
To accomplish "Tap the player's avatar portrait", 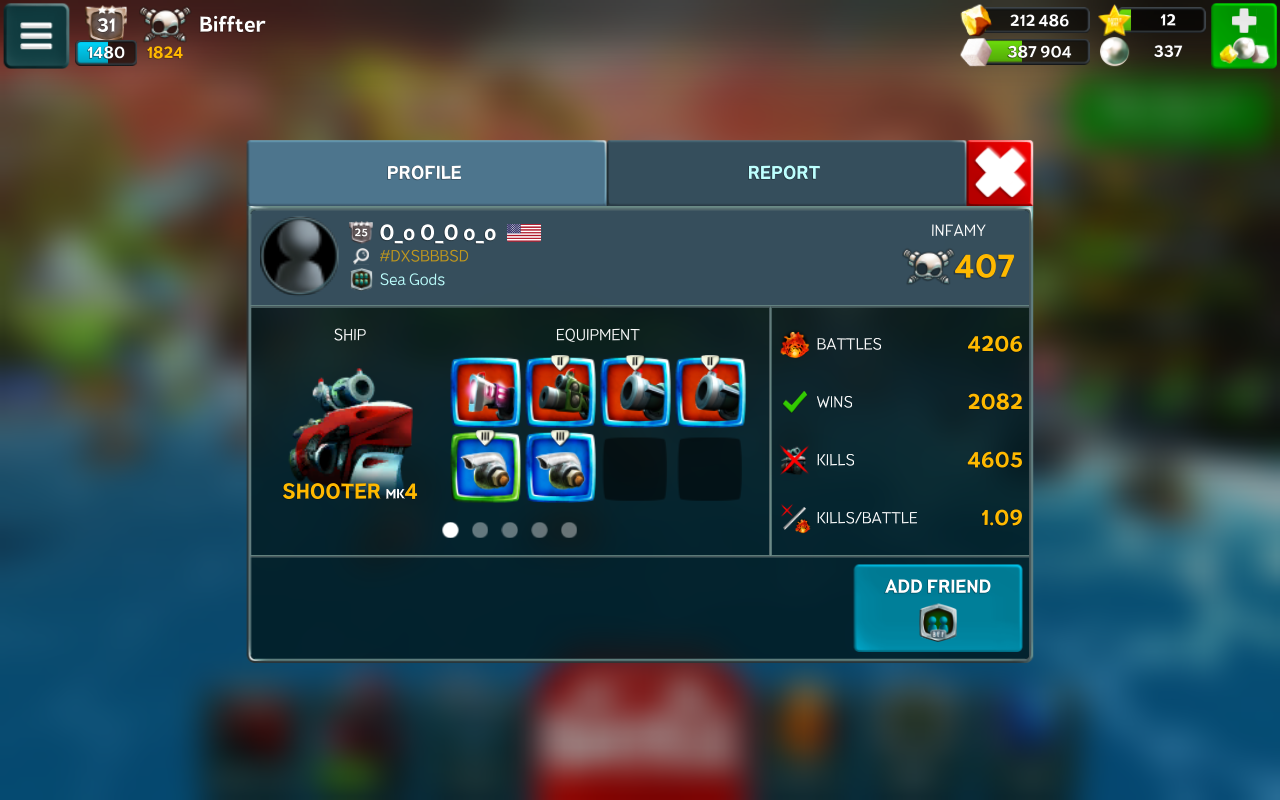I will click(299, 257).
